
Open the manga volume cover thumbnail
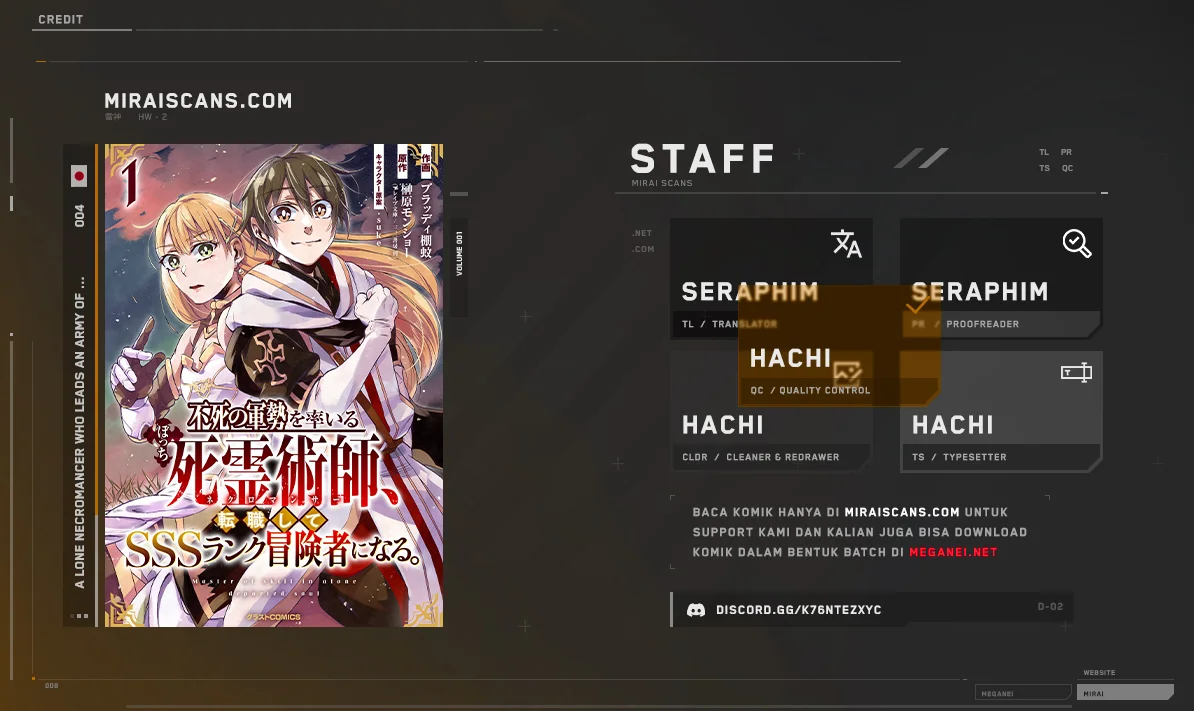273,385
